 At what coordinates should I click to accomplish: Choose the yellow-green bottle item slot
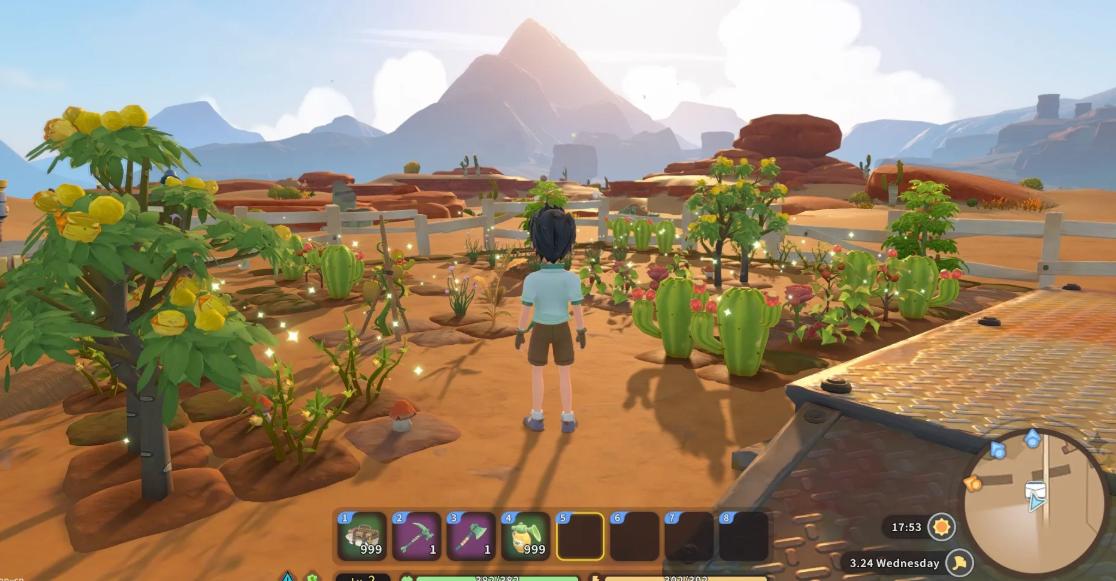(x=526, y=537)
